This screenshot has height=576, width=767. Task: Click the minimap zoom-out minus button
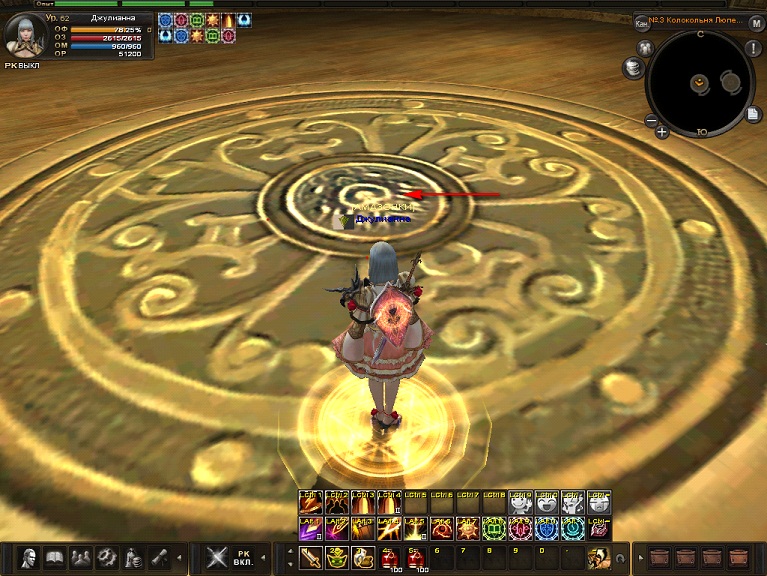pyautogui.click(x=650, y=121)
